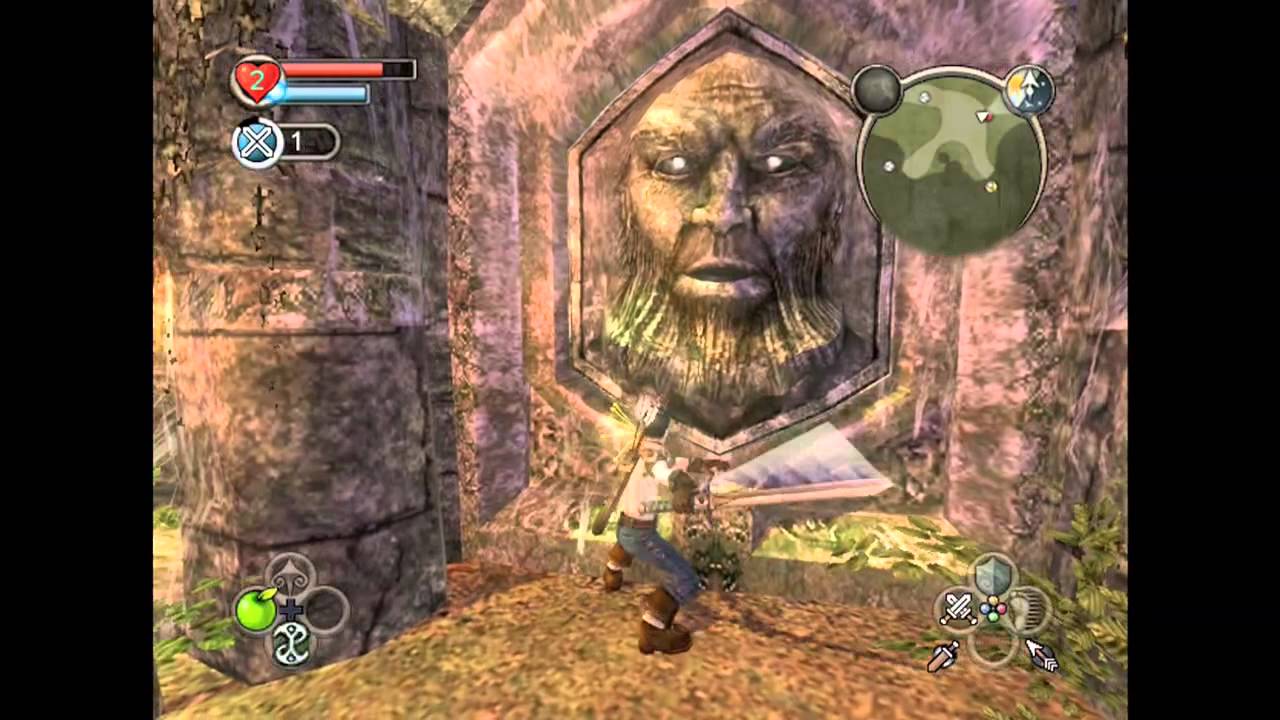Click the compass arrow beside the minimap

pyautogui.click(x=1028, y=90)
